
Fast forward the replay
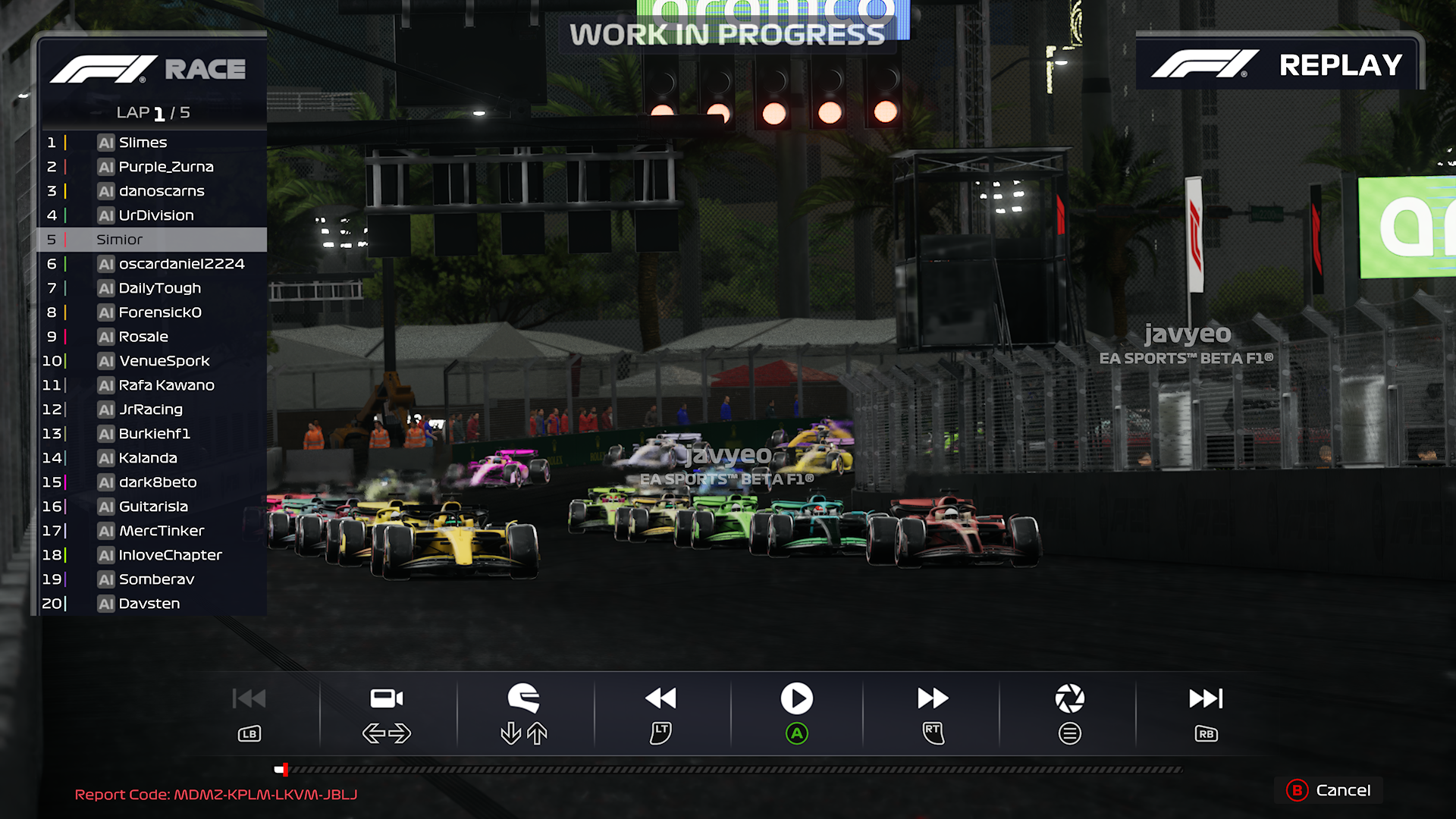click(933, 698)
